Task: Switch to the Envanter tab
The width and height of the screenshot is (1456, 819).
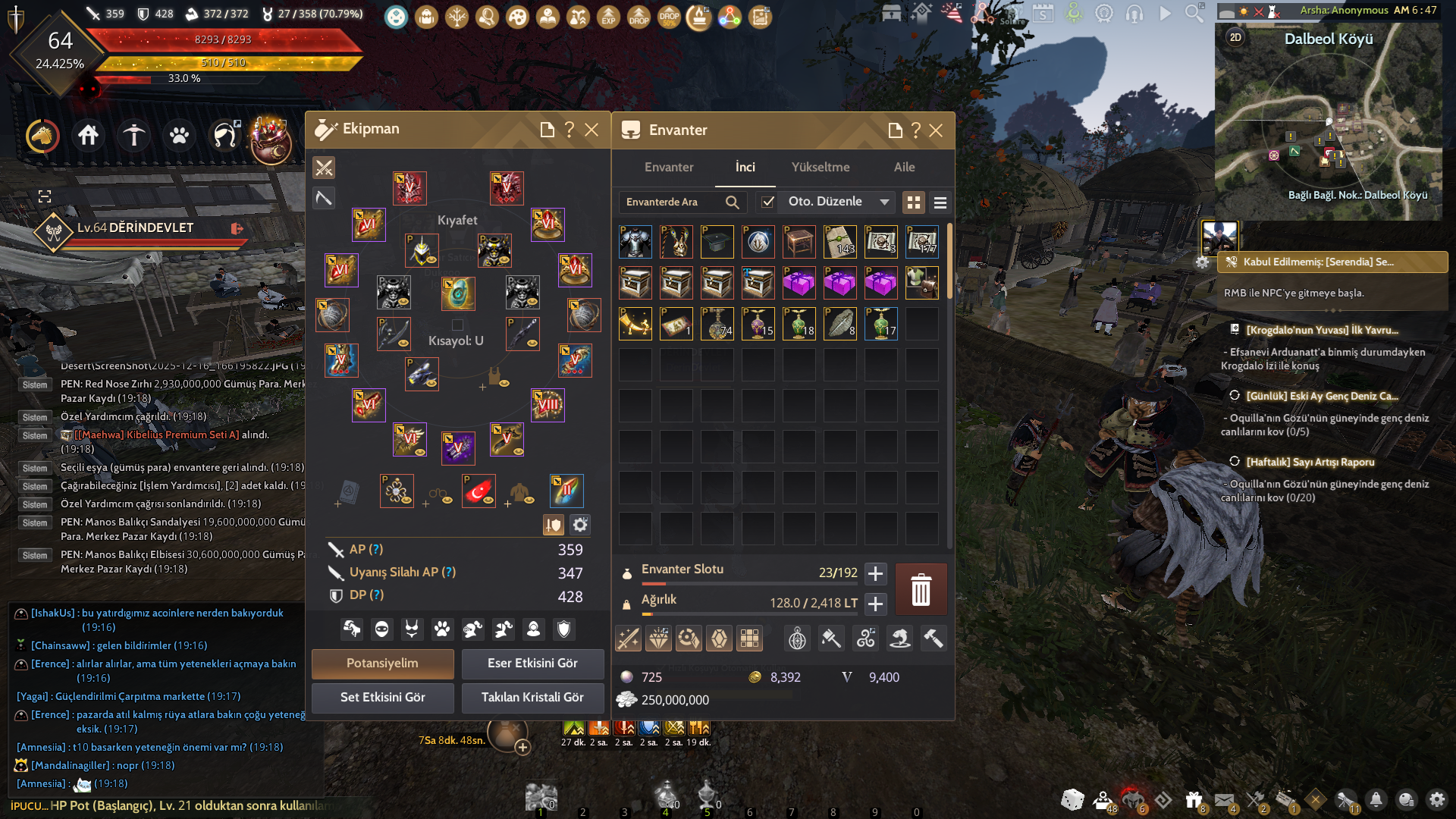Action: click(x=668, y=167)
